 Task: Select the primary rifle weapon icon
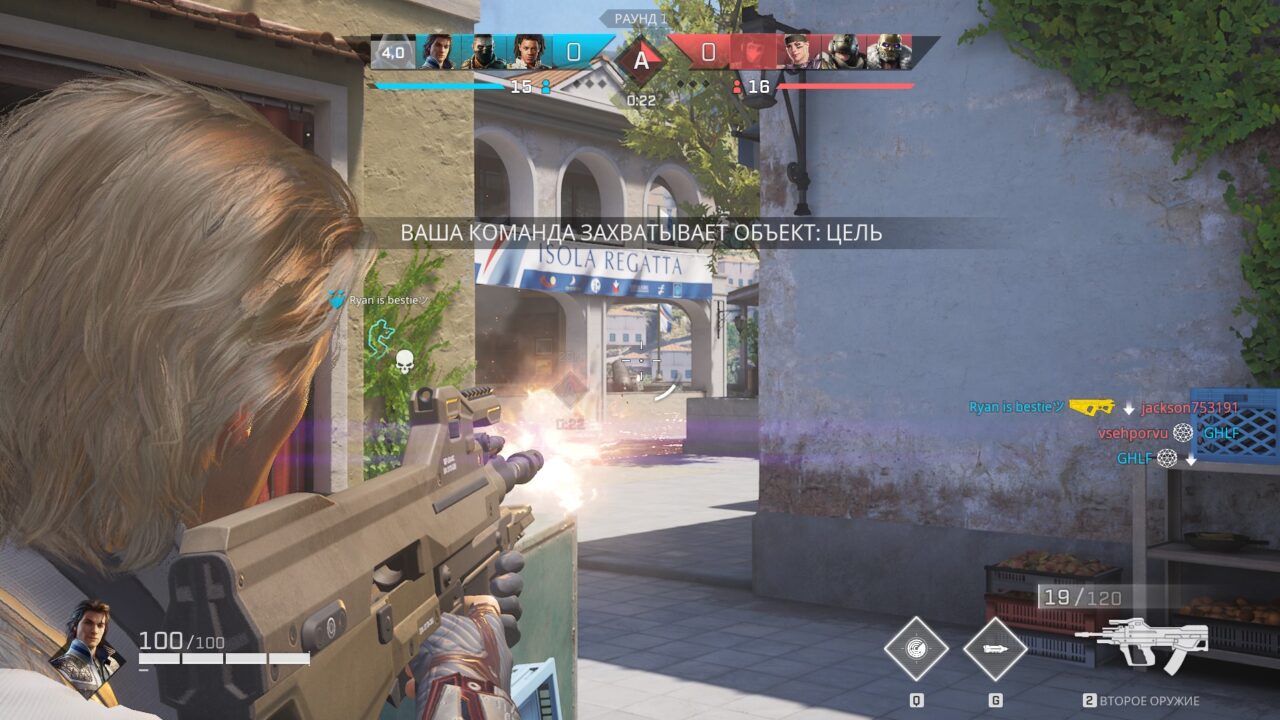pyautogui.click(x=1148, y=640)
